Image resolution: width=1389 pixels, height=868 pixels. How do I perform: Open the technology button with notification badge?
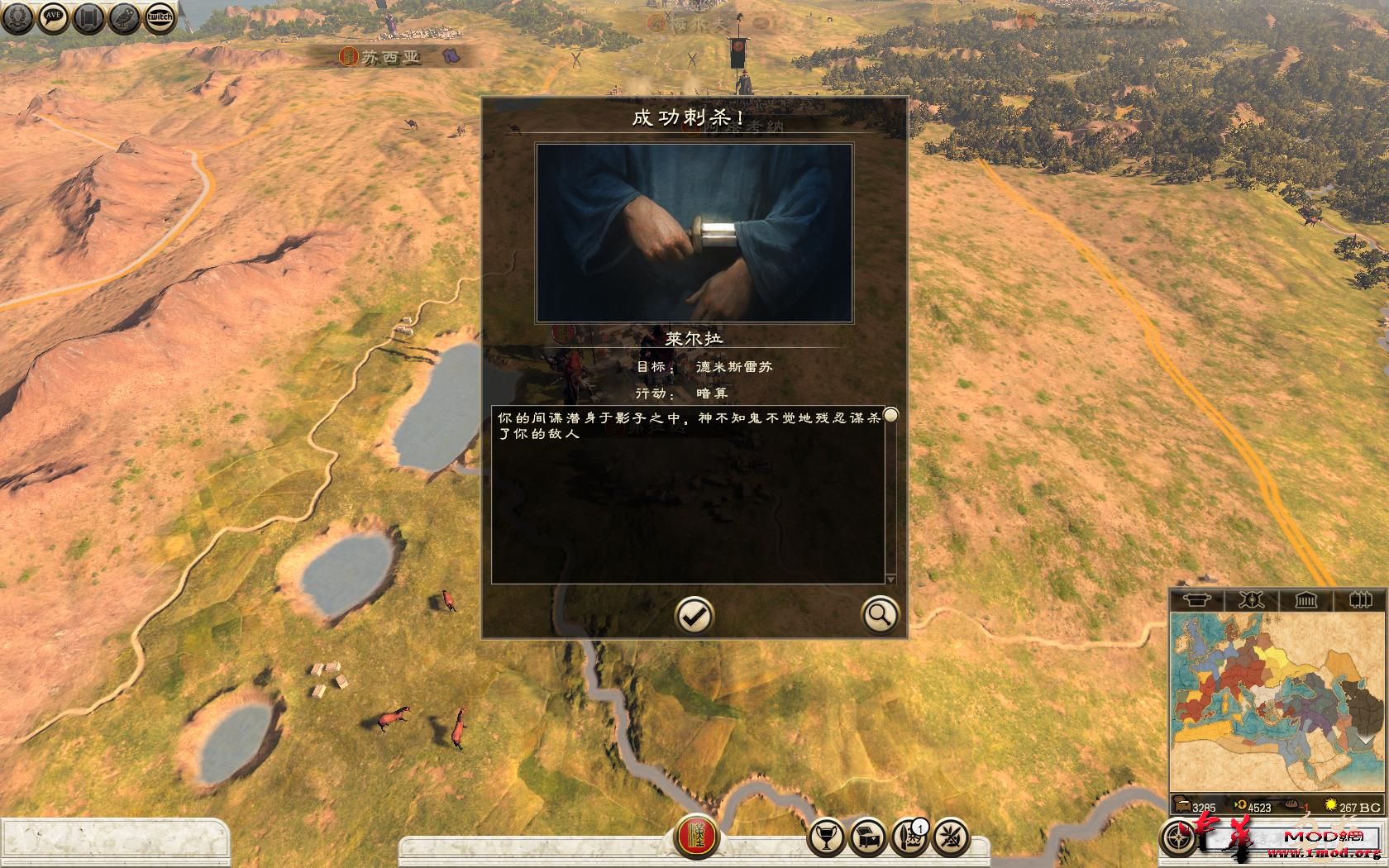[x=909, y=838]
